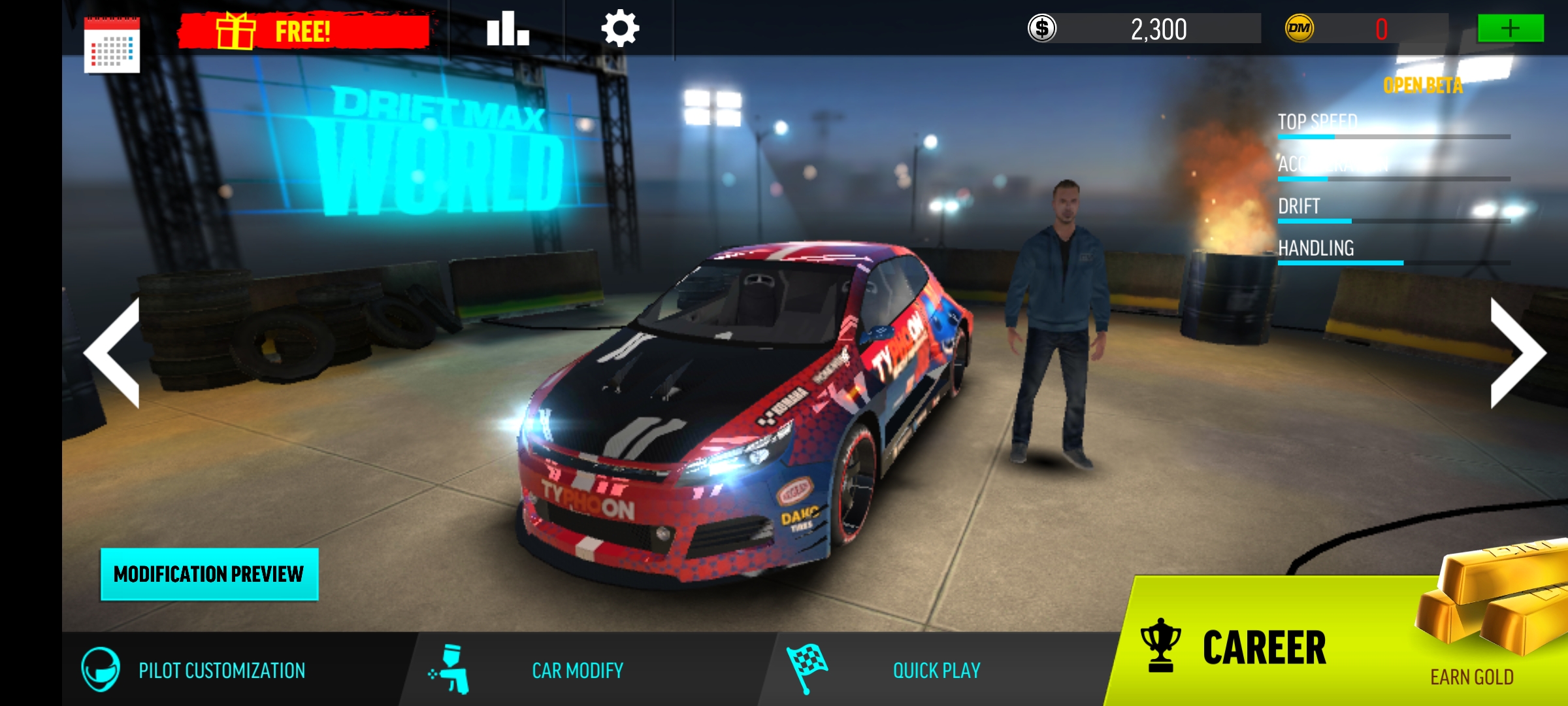Open settings via the gear icon
This screenshot has width=1568, height=706.
[619, 29]
